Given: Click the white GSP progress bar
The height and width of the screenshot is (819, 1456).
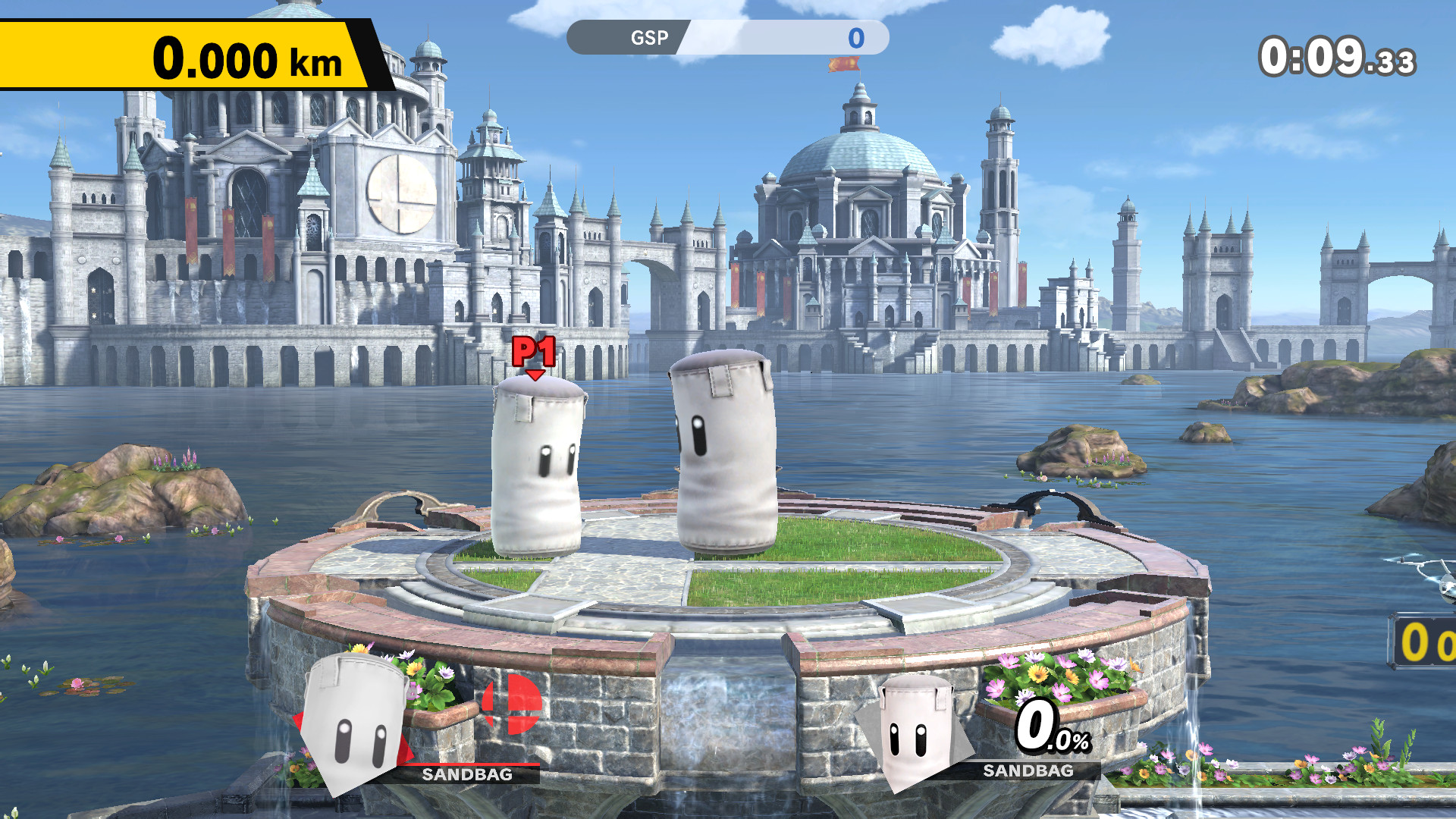Looking at the screenshot, I should [789, 38].
